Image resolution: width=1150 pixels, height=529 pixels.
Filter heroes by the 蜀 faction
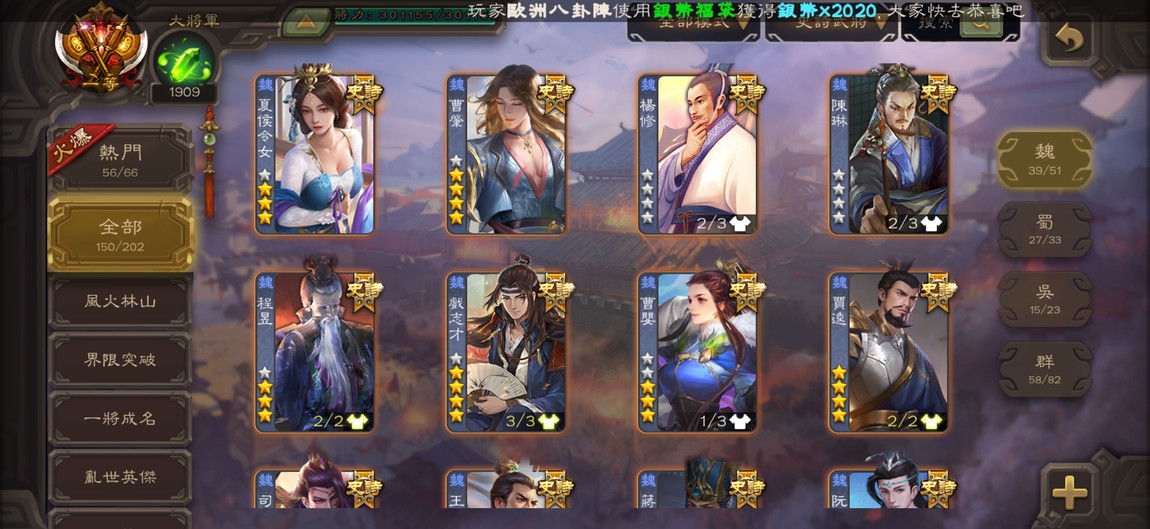click(x=1045, y=229)
